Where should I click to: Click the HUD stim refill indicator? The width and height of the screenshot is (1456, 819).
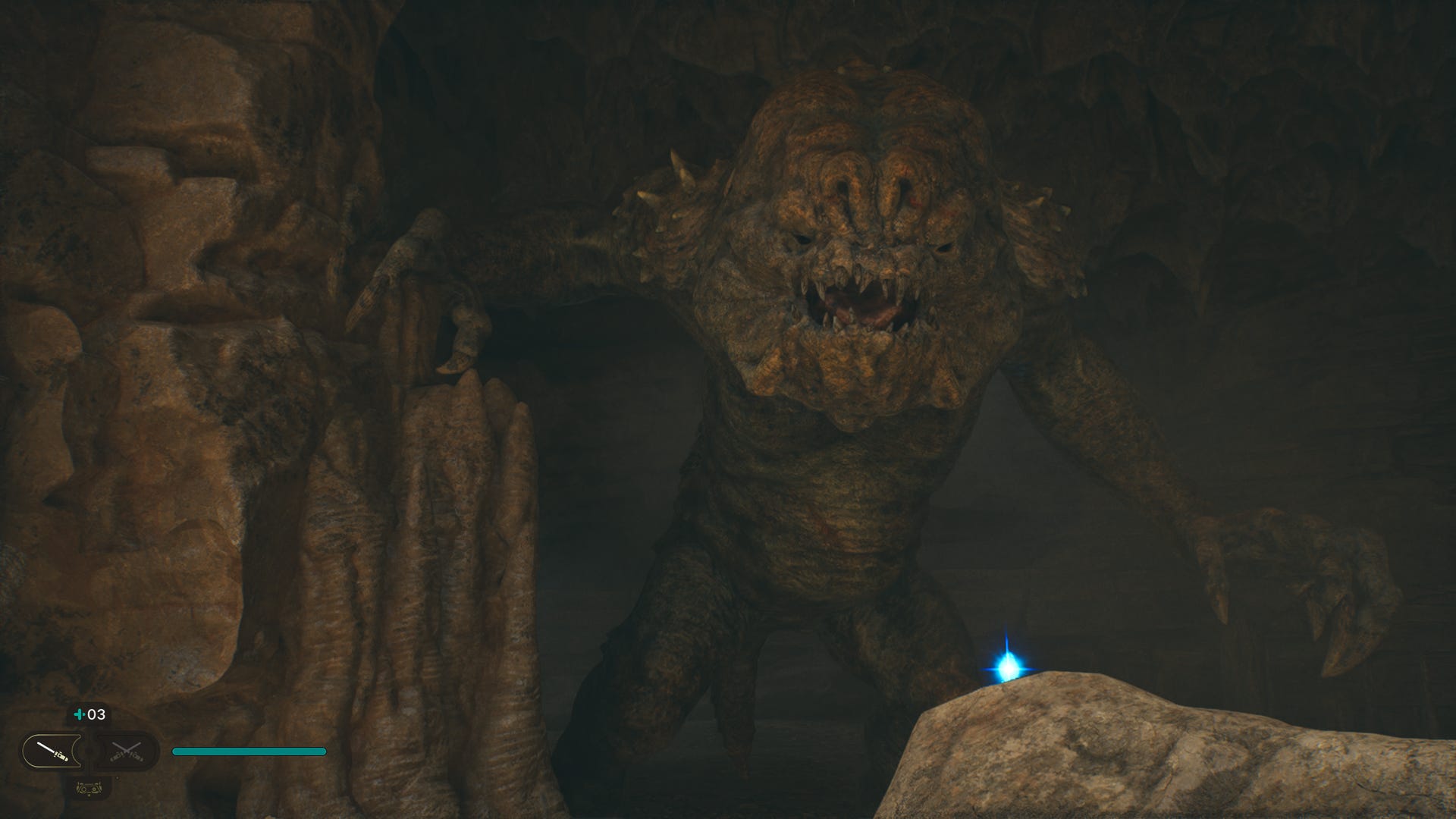80,714
